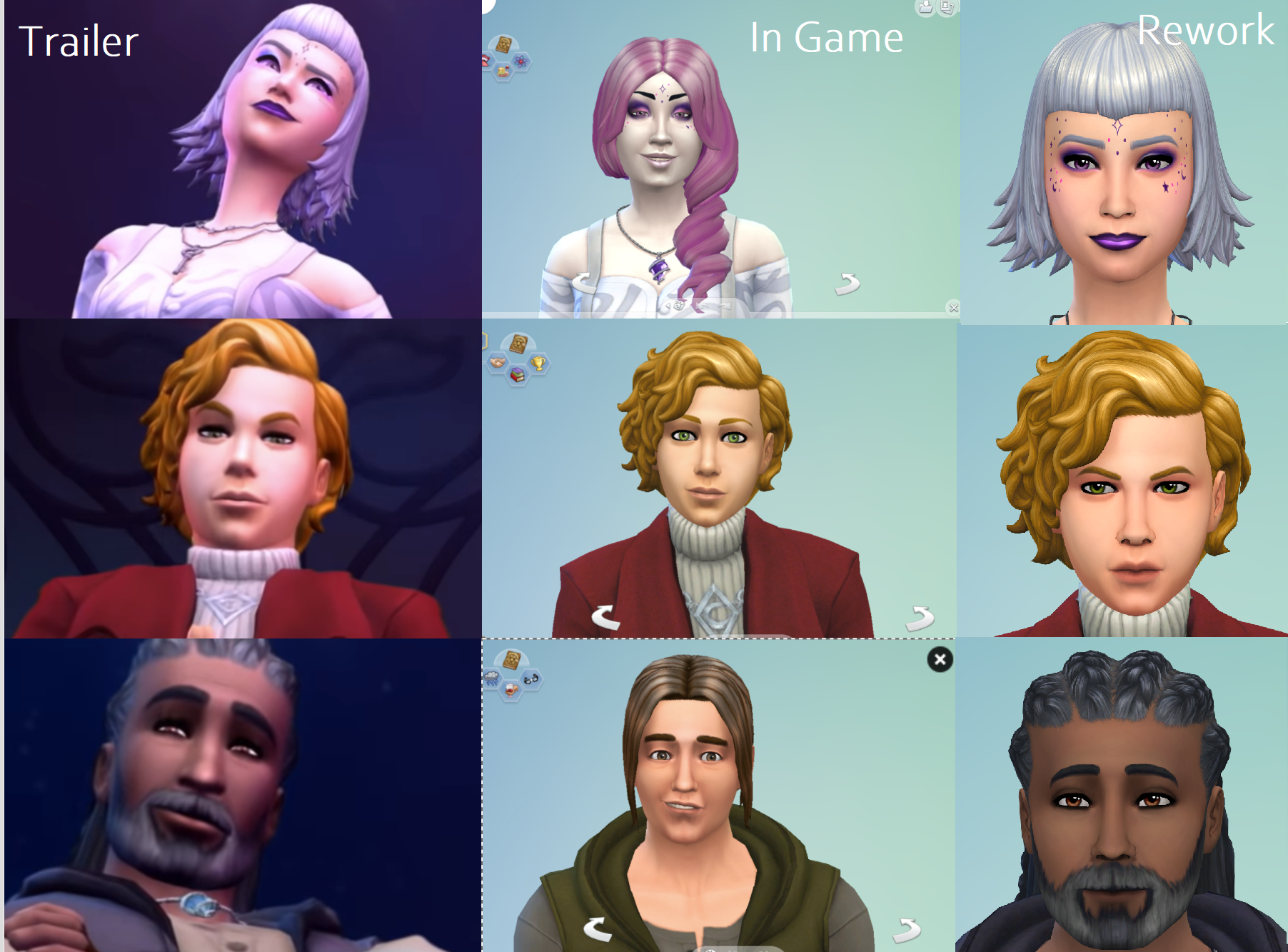Select the Genius atom trait icon
Image resolution: width=1288 pixels, height=952 pixels.
pyautogui.click(x=520, y=63)
